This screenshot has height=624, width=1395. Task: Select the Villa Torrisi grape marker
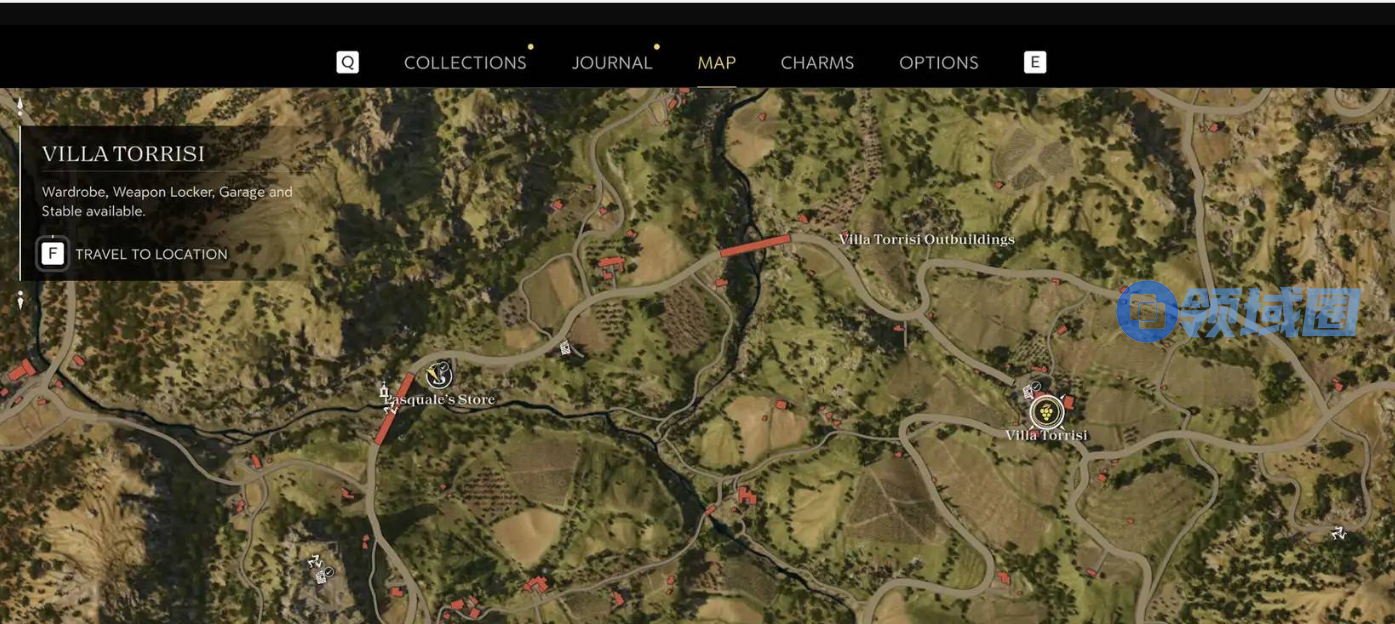point(1046,410)
